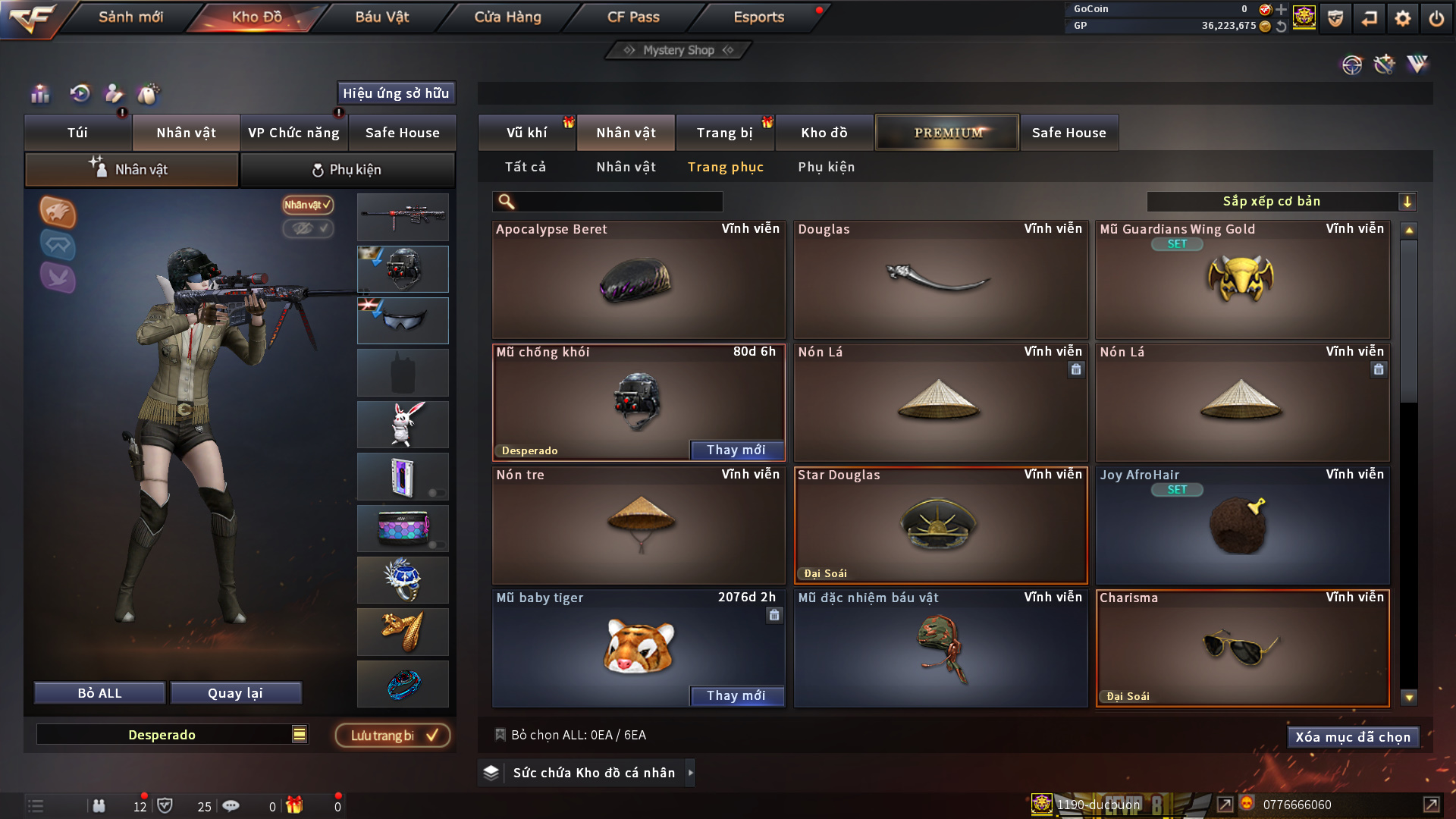This screenshot has height=819, width=1456.
Task: Click Bỏ ALL to unequip everything
Action: coord(99,693)
